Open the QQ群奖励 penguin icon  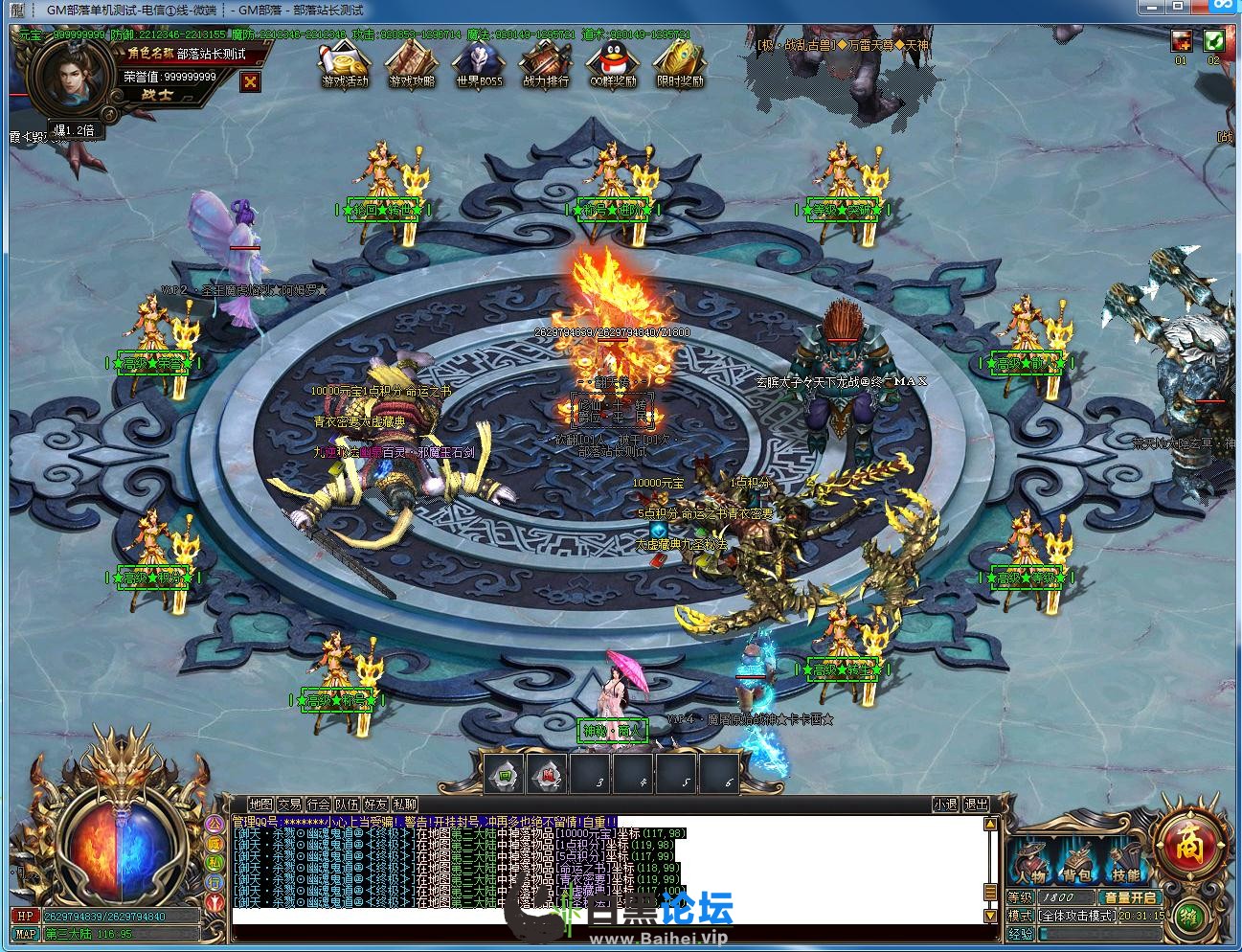[613, 63]
